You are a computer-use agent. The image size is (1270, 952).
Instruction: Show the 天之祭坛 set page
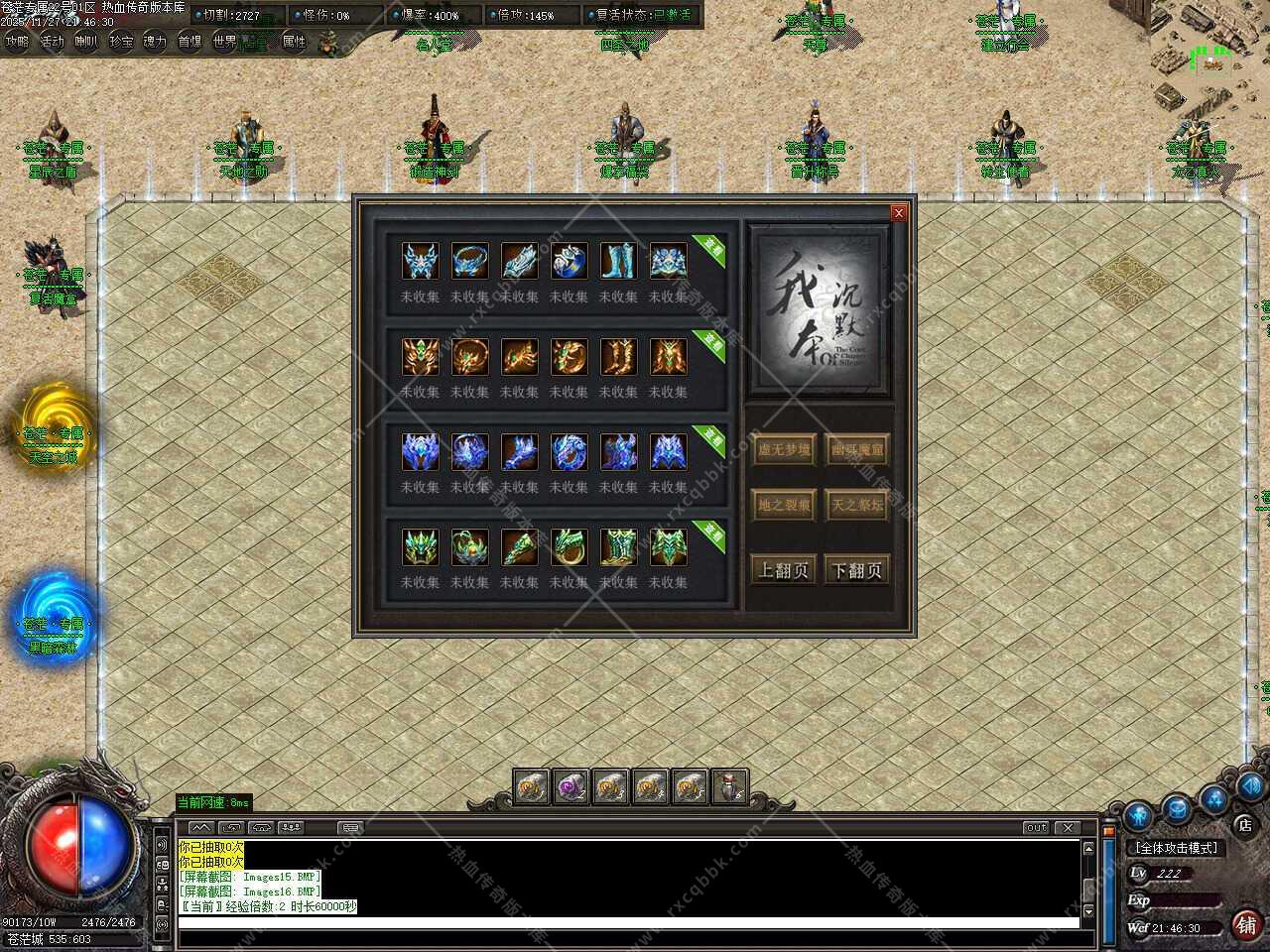pyautogui.click(x=857, y=505)
